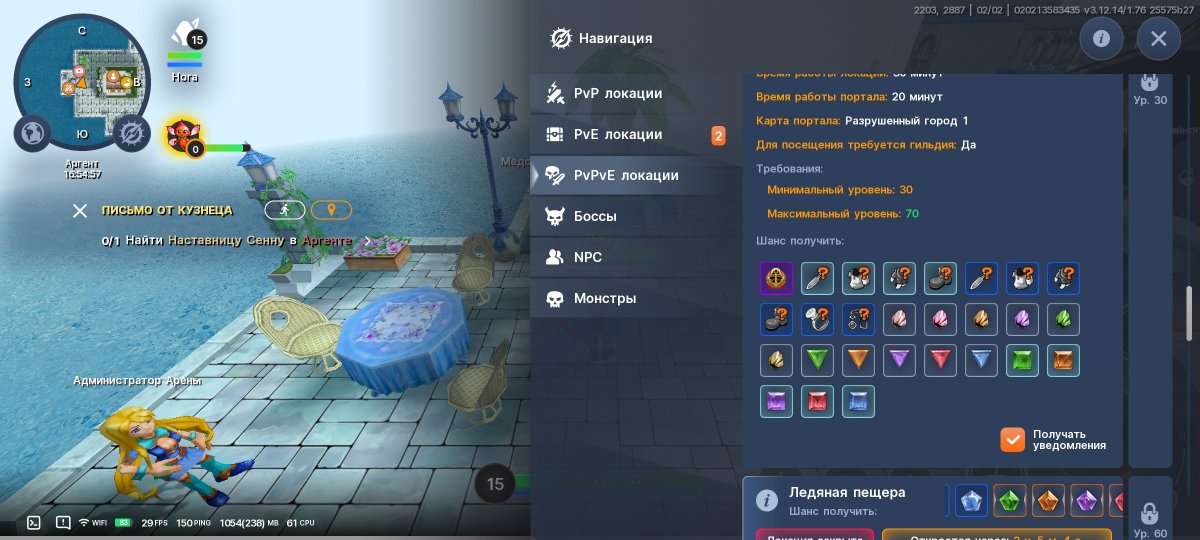The image size is (1200, 540).
Task: Activate quest auto-run walking button
Action: (x=284, y=210)
